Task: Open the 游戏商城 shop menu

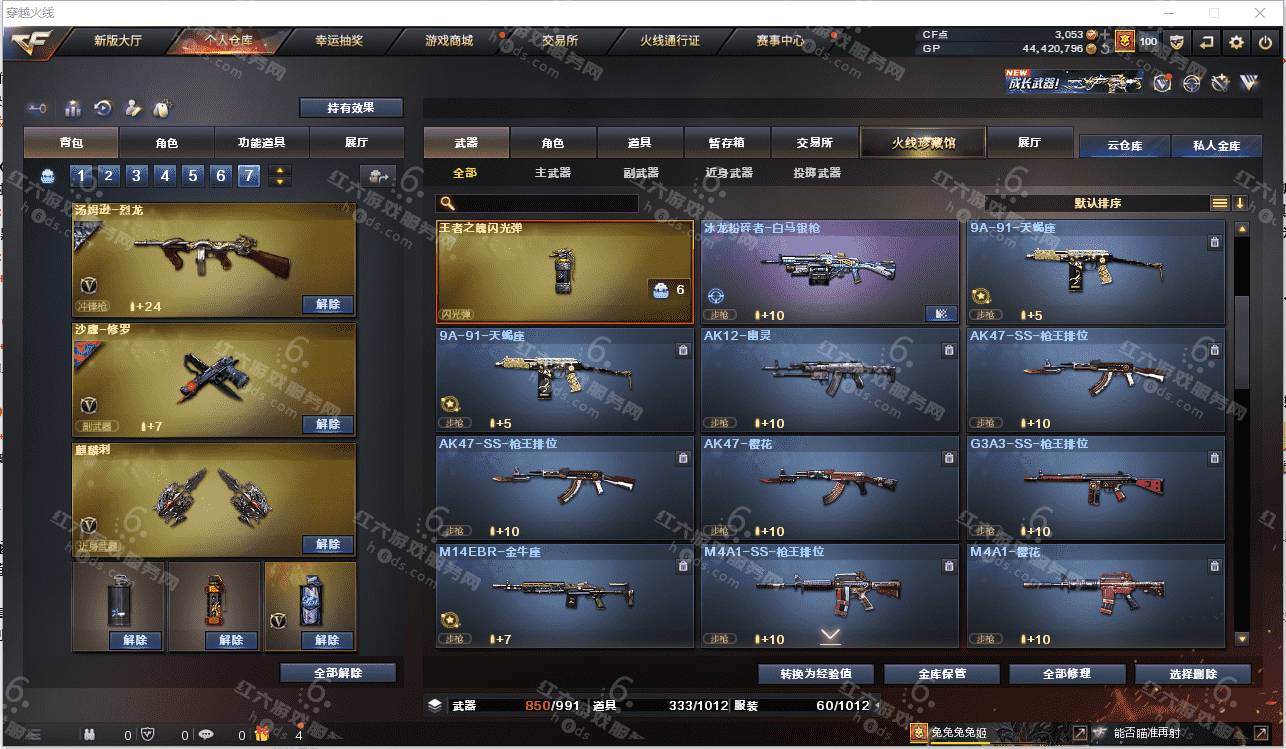Action: click(448, 41)
